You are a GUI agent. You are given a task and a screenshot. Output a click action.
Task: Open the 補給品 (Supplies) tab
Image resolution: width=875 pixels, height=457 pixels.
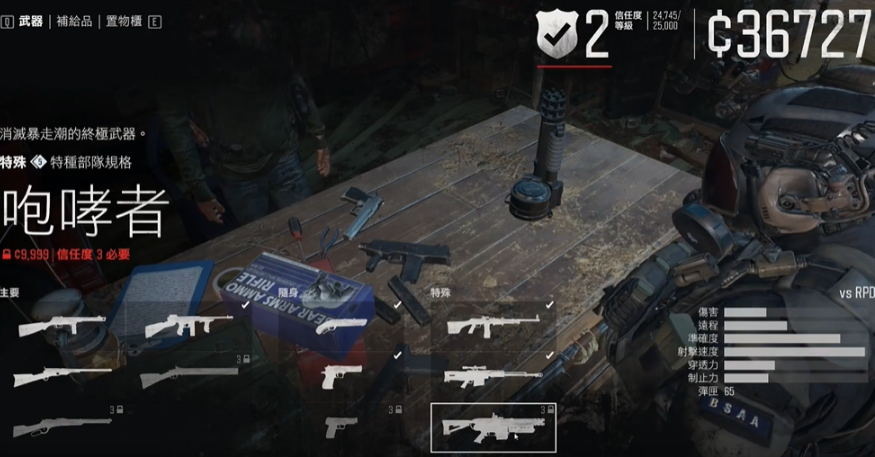[76, 20]
